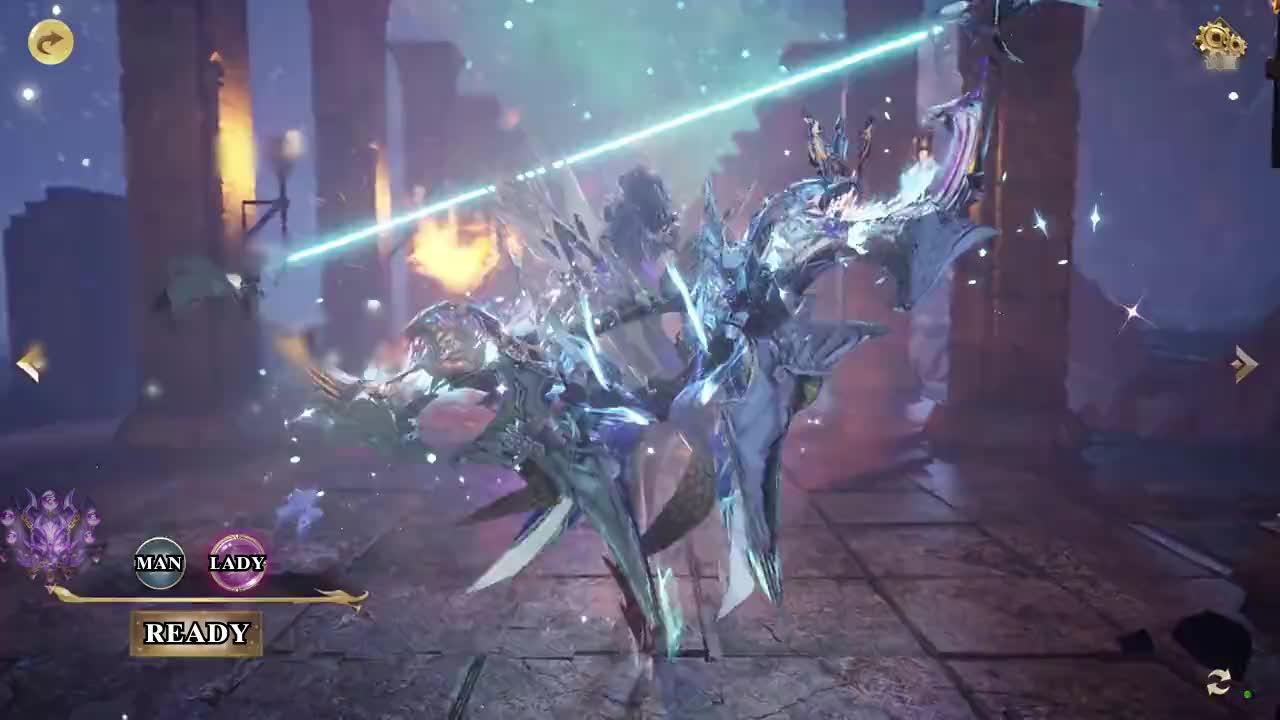Select the purple class emblem
The width and height of the screenshot is (1280, 720).
tap(50, 533)
